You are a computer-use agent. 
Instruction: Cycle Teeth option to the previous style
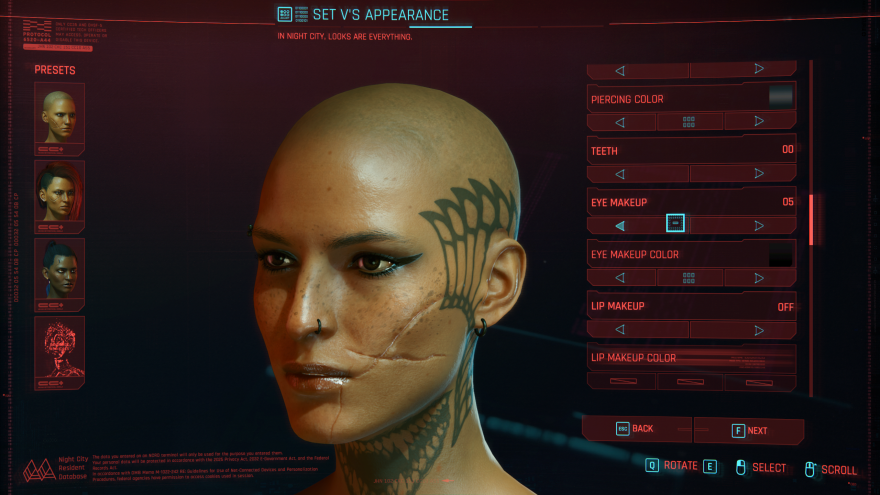click(620, 174)
